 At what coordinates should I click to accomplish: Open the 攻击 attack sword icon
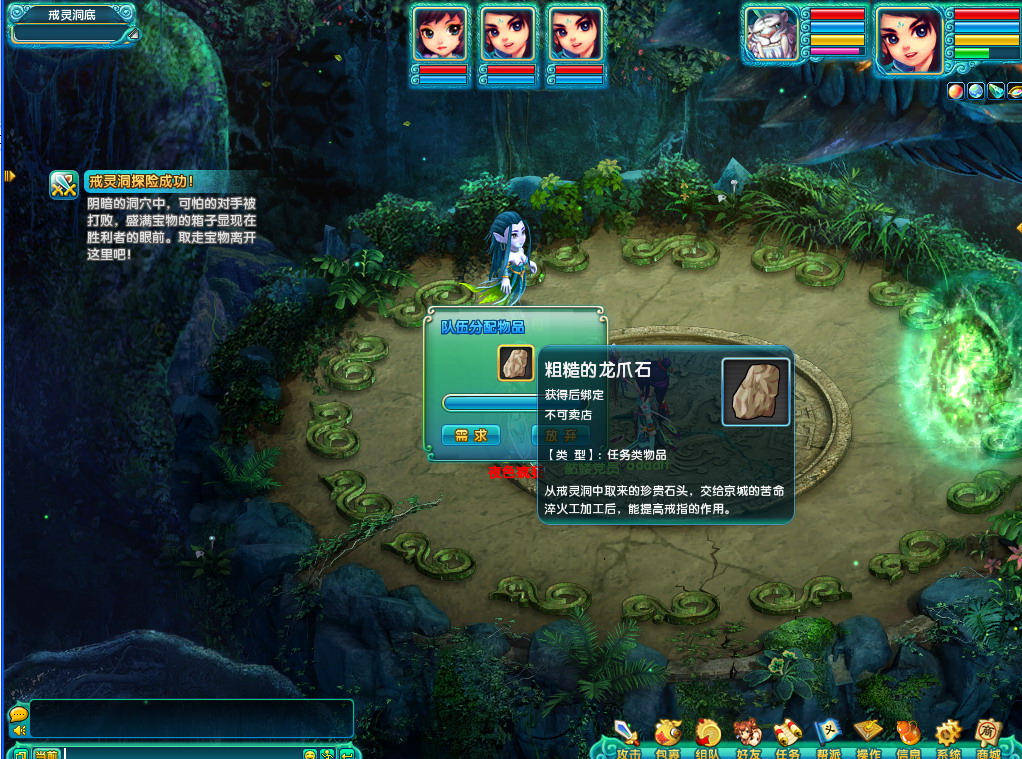tap(628, 735)
